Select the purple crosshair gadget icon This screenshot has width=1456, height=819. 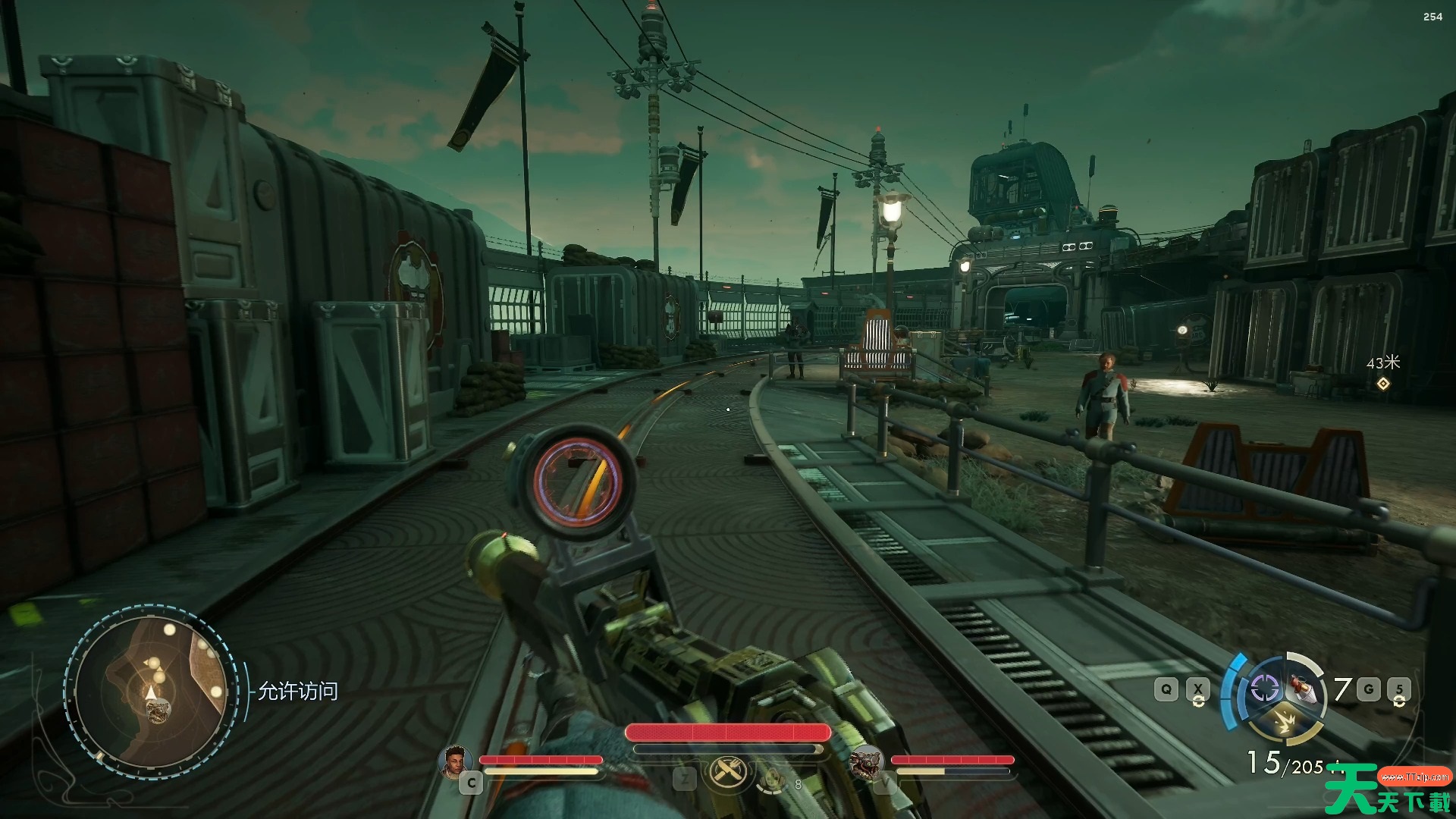tap(1263, 689)
